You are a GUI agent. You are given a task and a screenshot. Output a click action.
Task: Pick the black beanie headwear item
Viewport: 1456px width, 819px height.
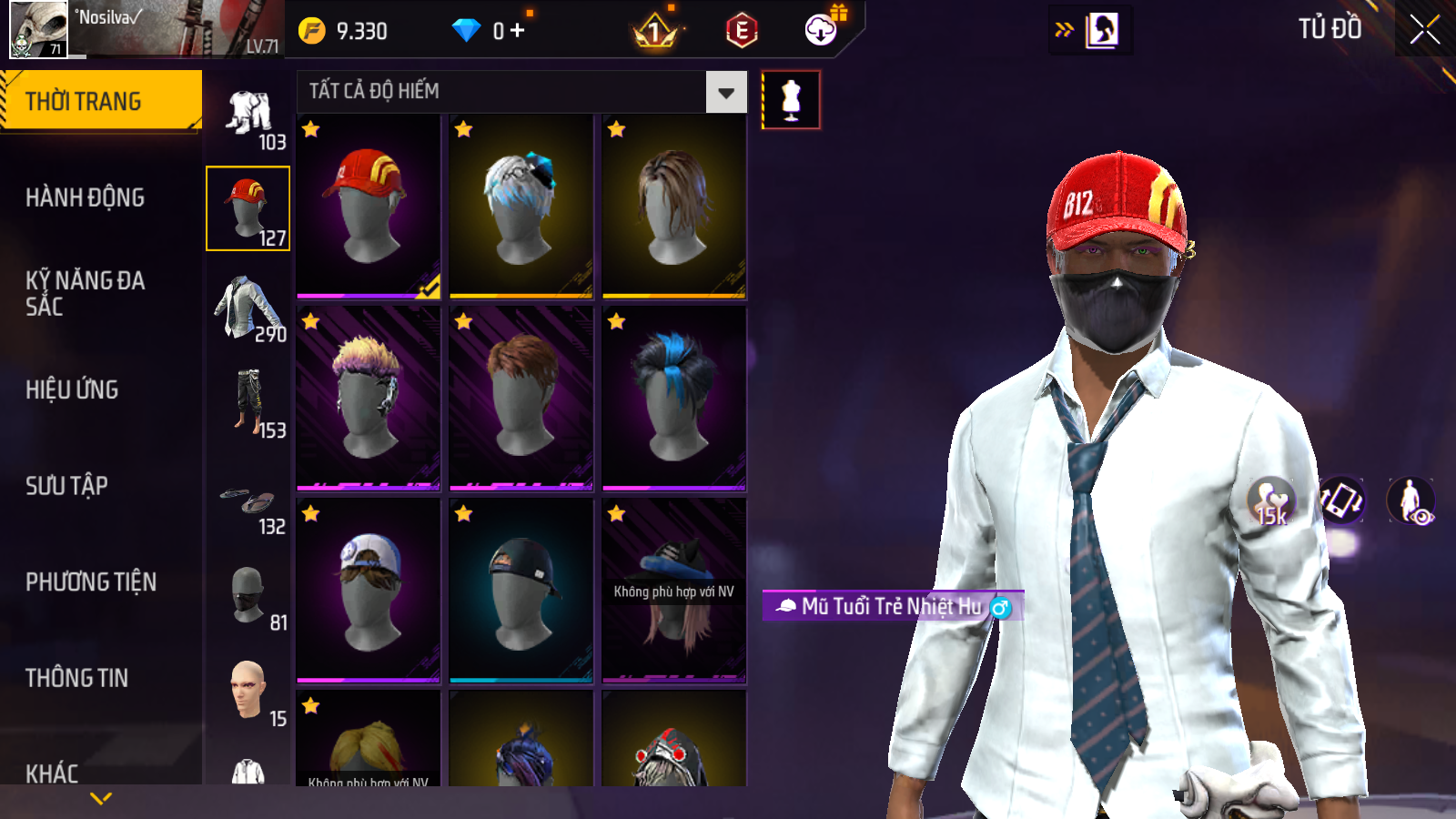[x=521, y=590]
